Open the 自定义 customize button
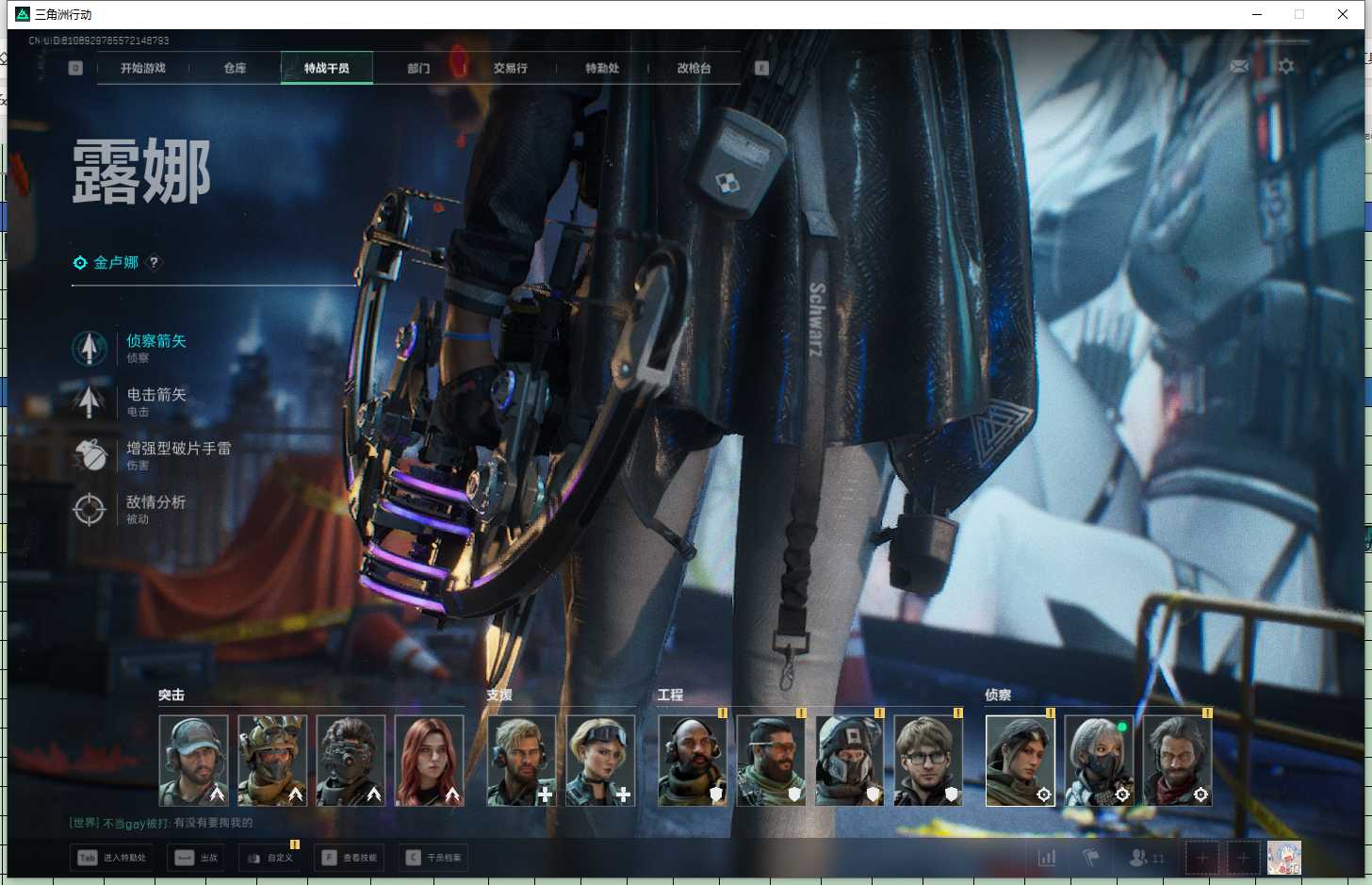The width and height of the screenshot is (1372, 885). 269,858
